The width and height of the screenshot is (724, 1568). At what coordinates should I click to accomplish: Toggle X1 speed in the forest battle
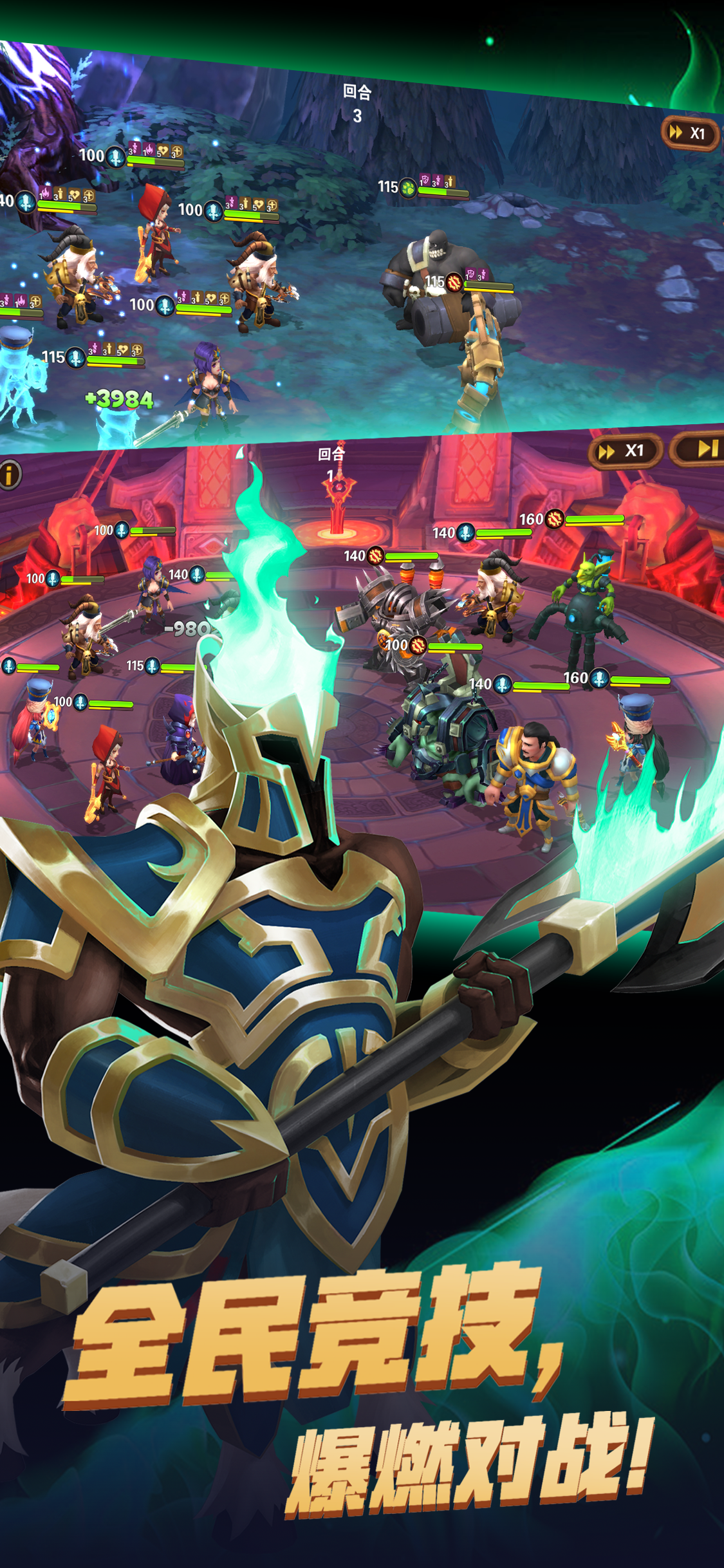click(689, 133)
